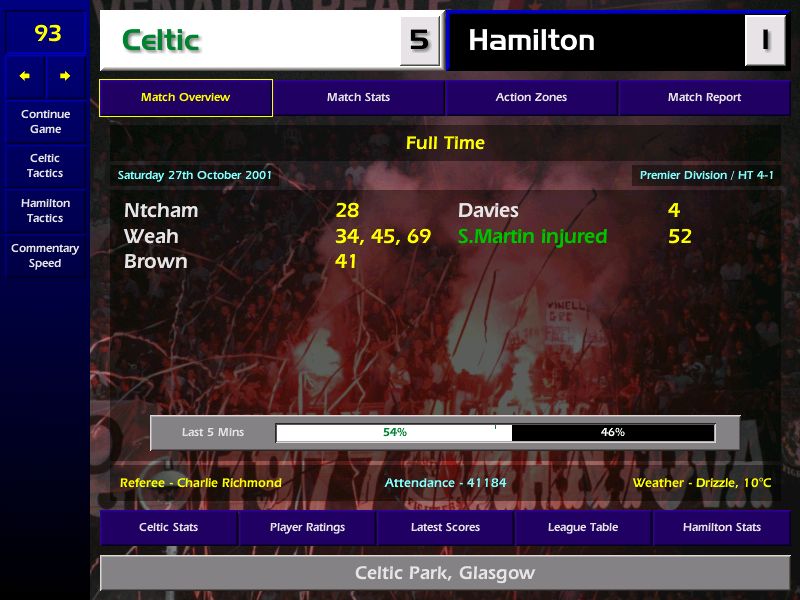This screenshot has height=600, width=800.
Task: Select the Match Overview tab
Action: [185, 98]
